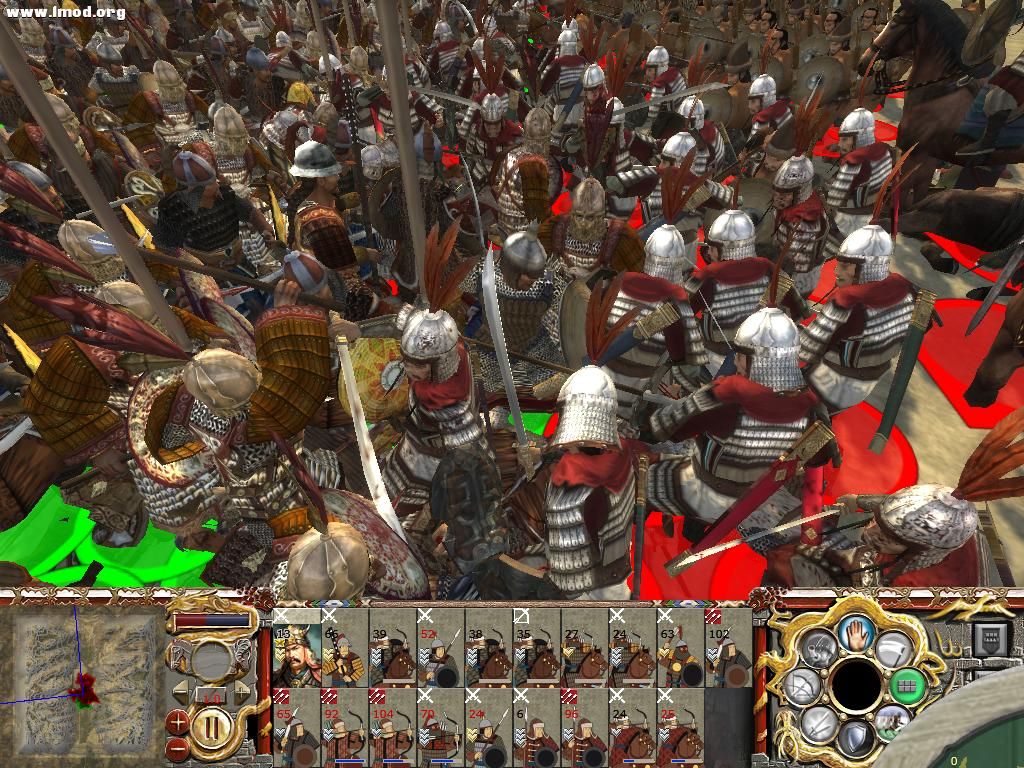Activate the shield guard mode button

[x=855, y=739]
